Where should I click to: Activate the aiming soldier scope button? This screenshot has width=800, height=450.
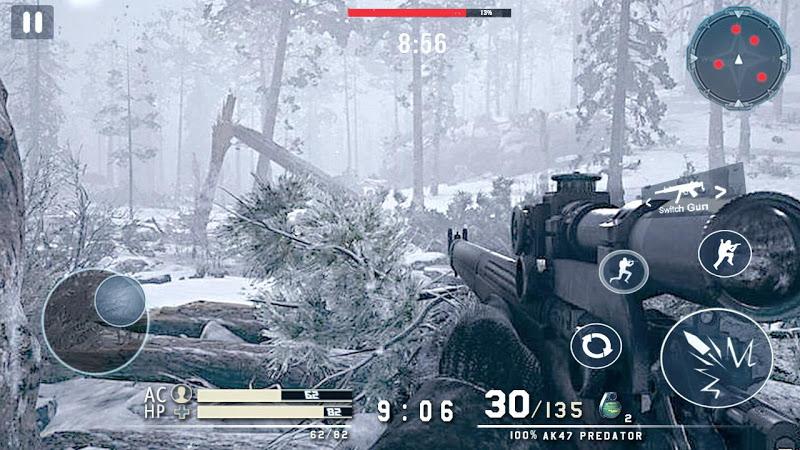724,254
